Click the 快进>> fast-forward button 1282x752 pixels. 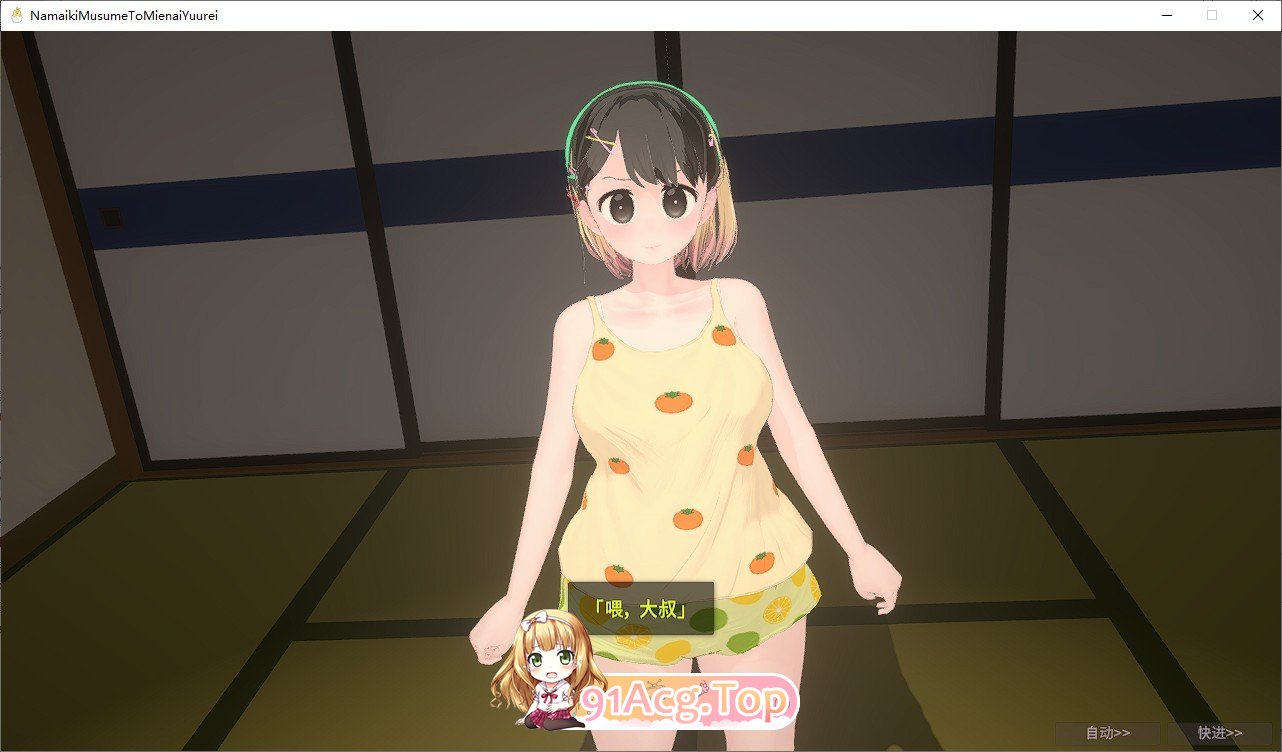click(1219, 732)
